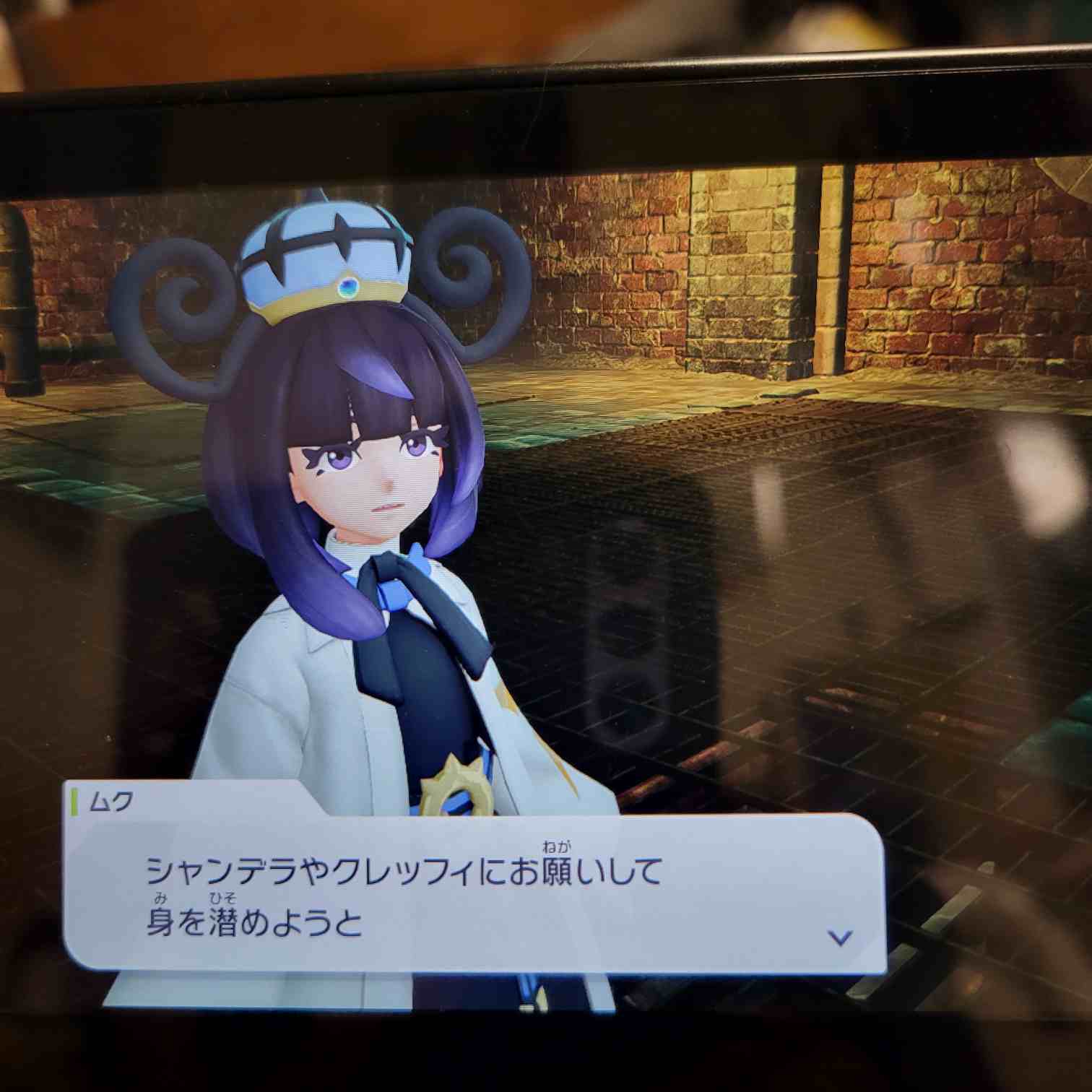This screenshot has height=1092, width=1092.
Task: Advance dialogue with the down arrow indicator
Action: [840, 937]
